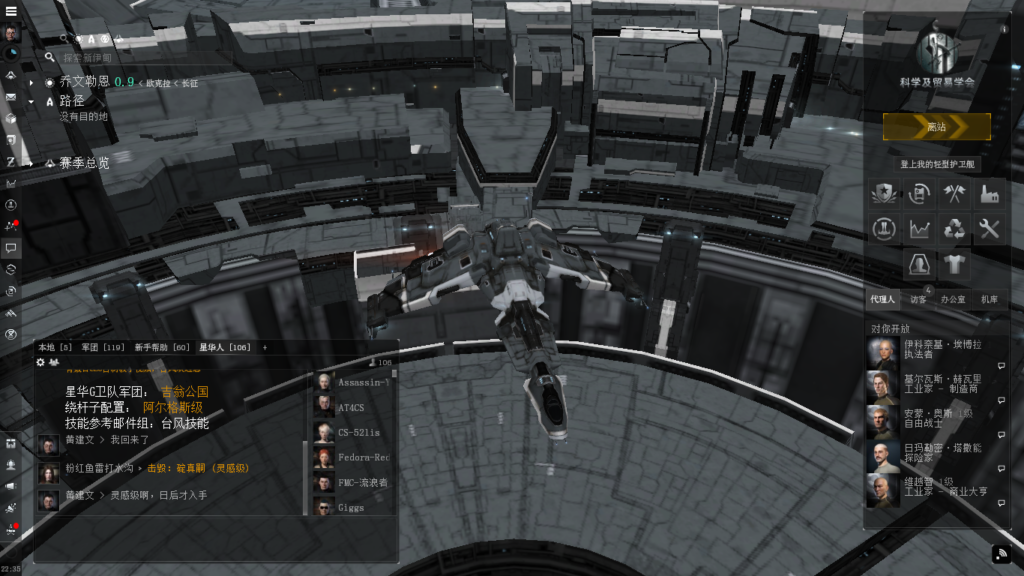Switch to the 本地 local chat tab

[54, 347]
